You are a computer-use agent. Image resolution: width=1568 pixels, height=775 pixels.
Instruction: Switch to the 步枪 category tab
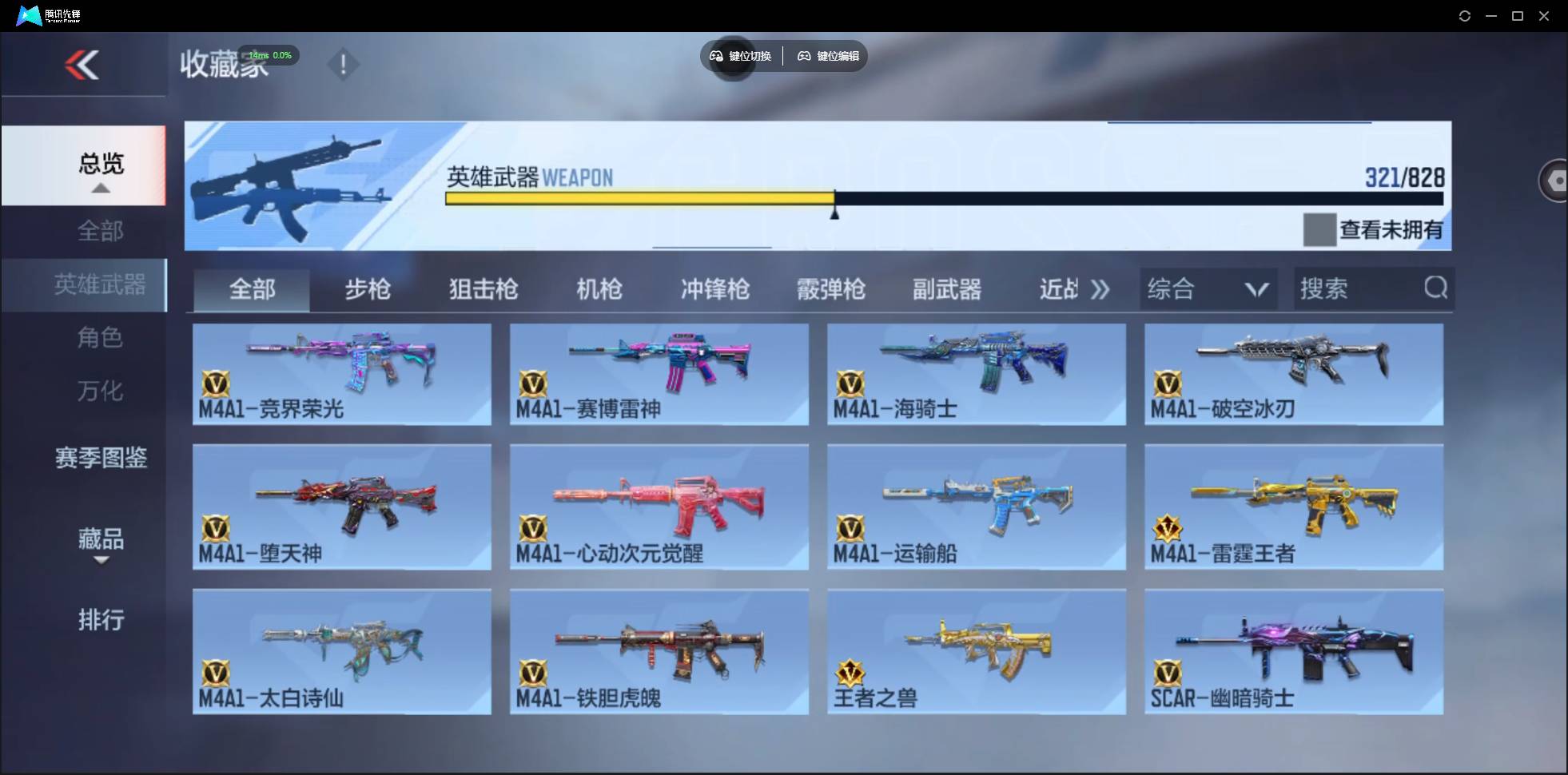click(368, 289)
